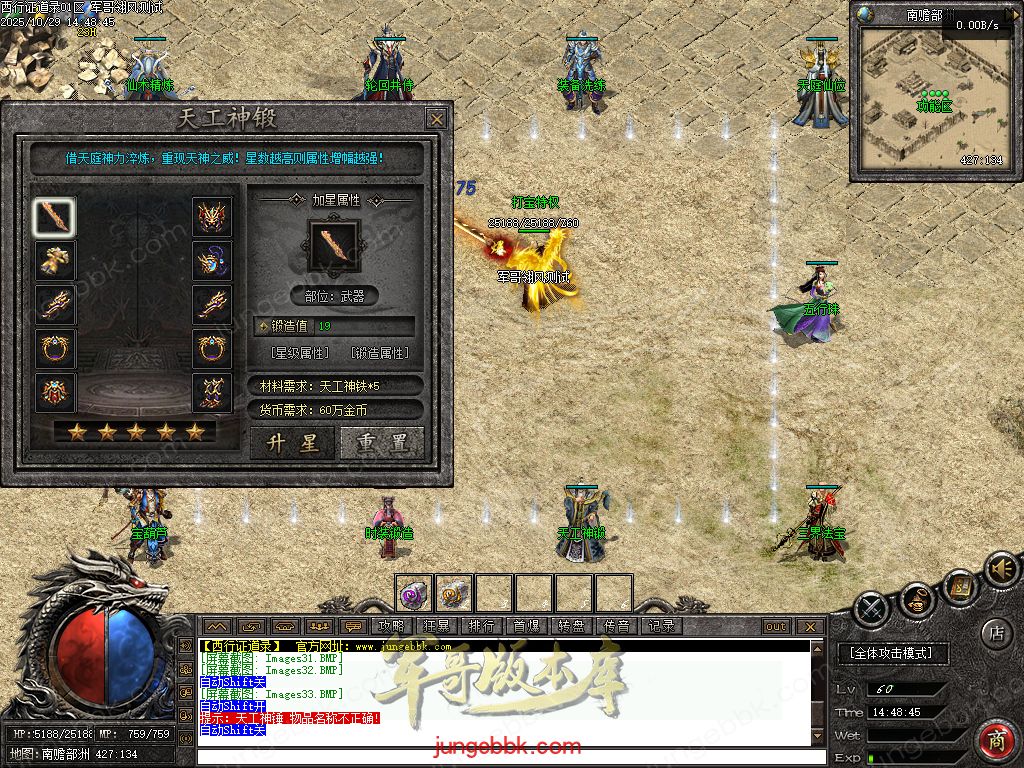Change the 全体攻击模式 attack mode

click(891, 653)
